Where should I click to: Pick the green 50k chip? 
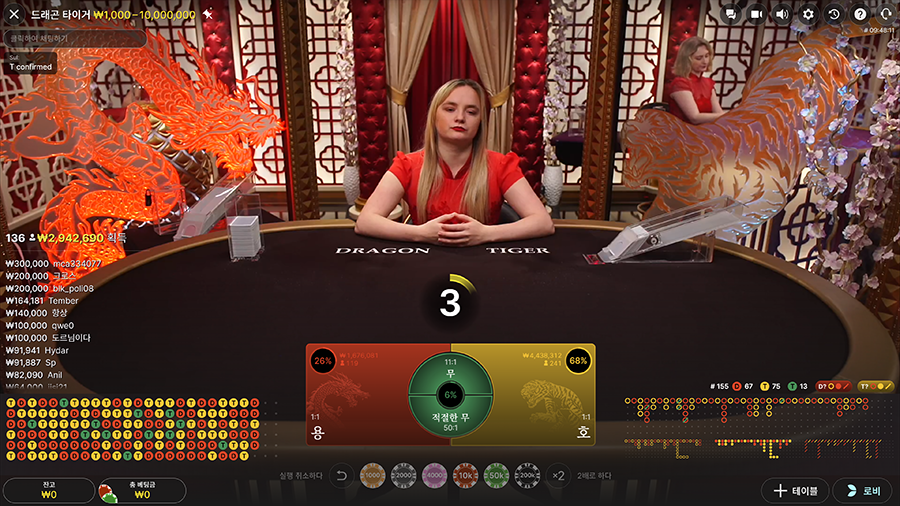coord(496,476)
